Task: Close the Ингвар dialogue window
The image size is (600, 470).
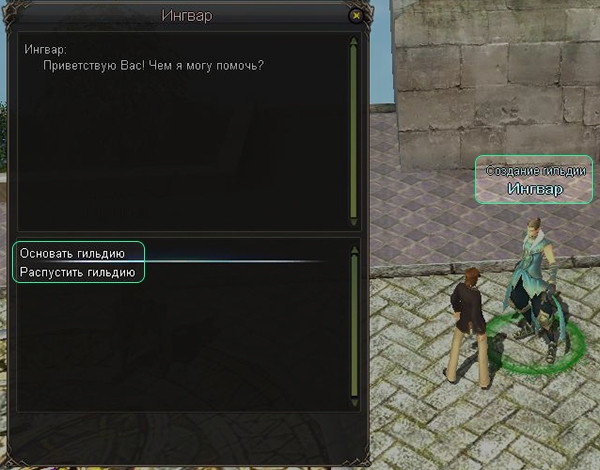Action: [x=356, y=16]
